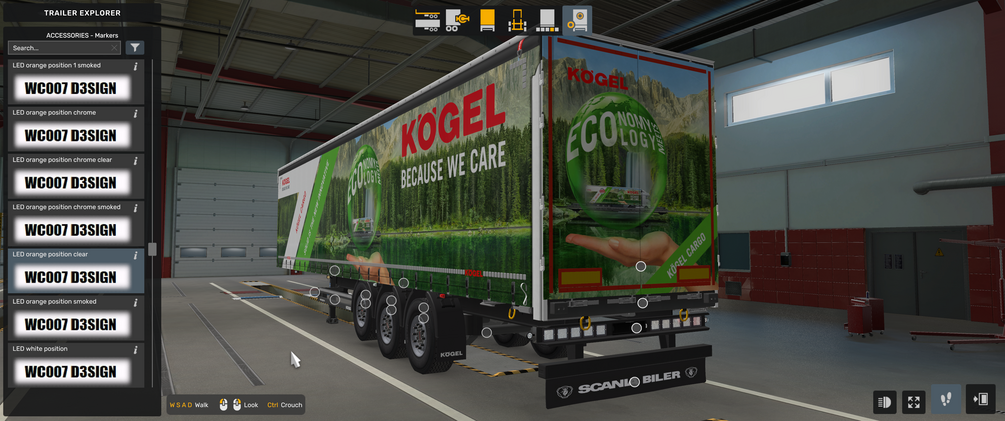Toggle the footsteps walk mode button
Viewport: 1005px width, 421px height.
[x=946, y=399]
